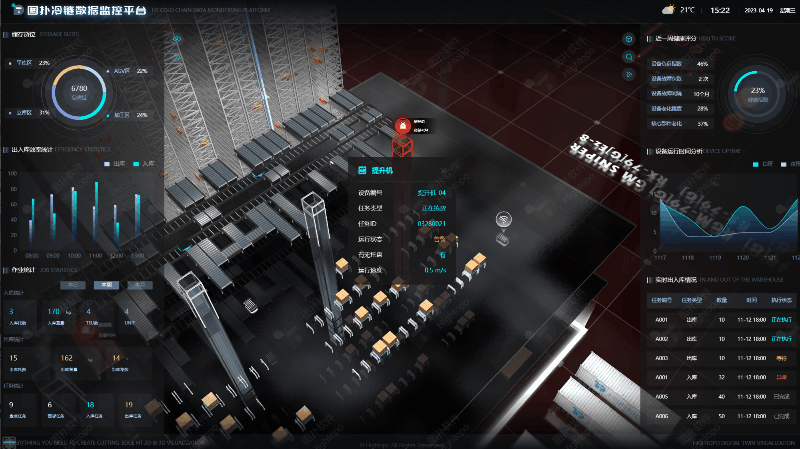The image size is (800, 449).
Task: Select the wifi signal marker icon
Action: coord(504,219)
